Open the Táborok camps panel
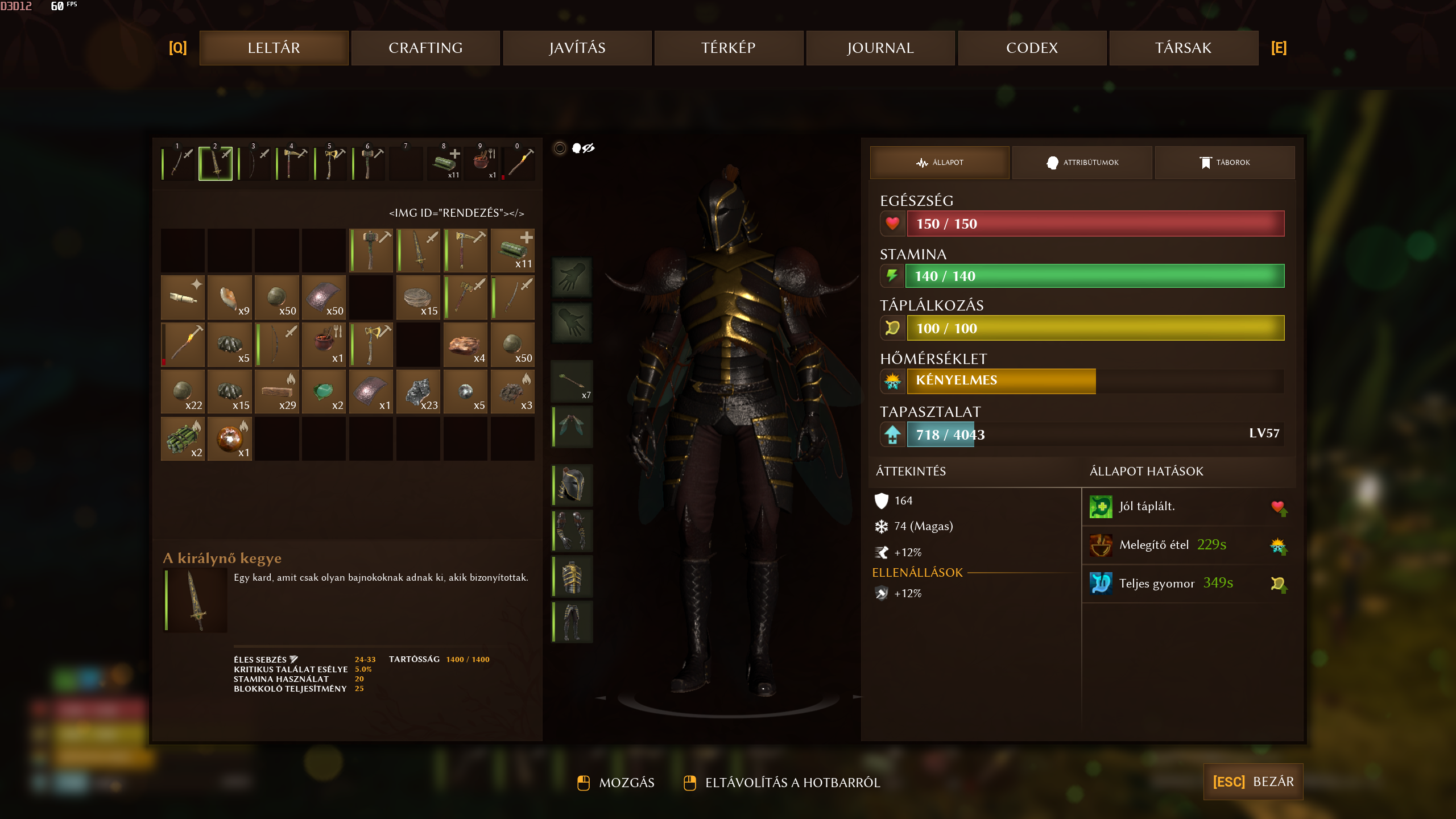This screenshot has height=819, width=1456. [x=1225, y=163]
